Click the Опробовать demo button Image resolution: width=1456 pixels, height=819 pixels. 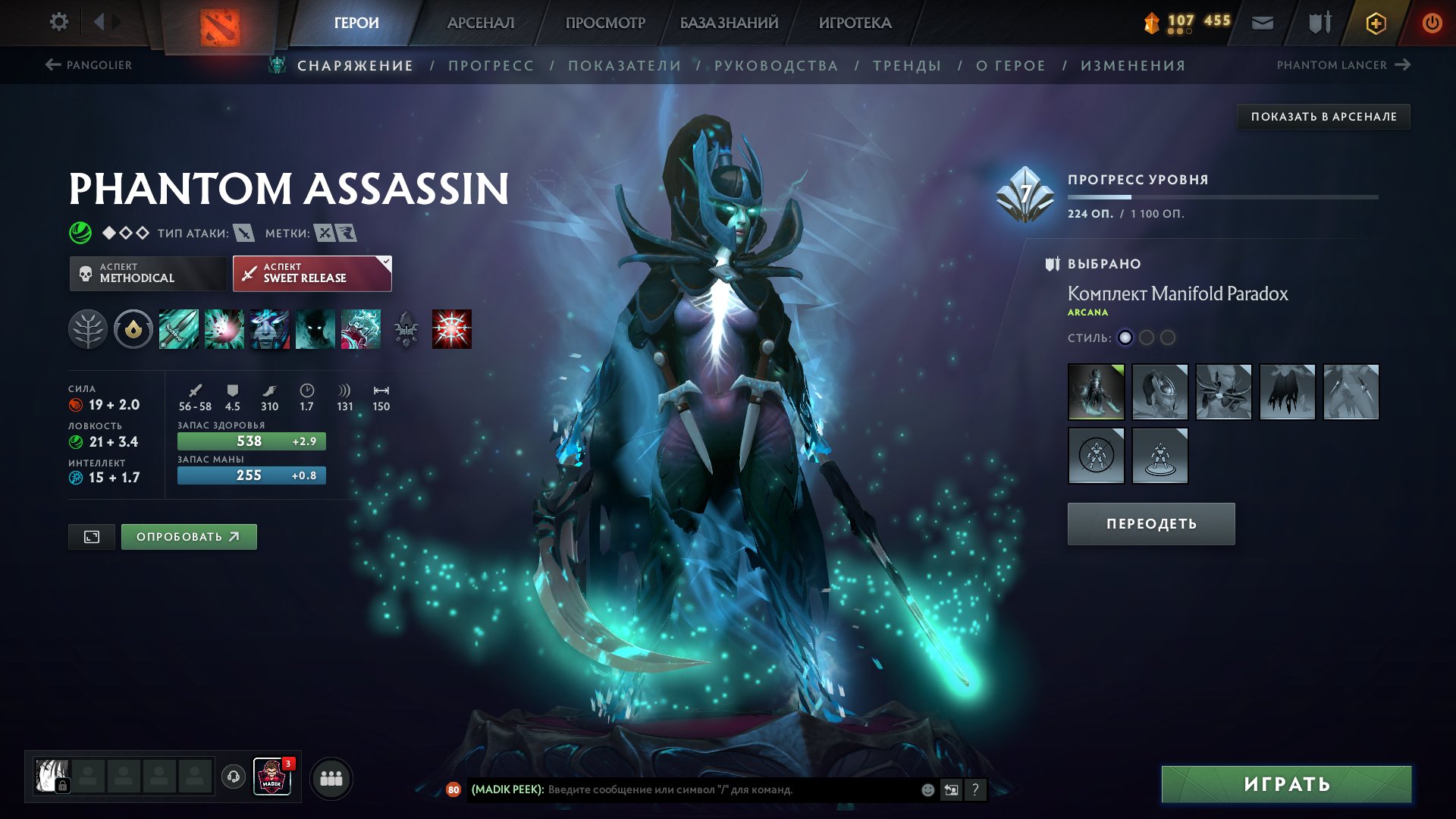coord(189,537)
